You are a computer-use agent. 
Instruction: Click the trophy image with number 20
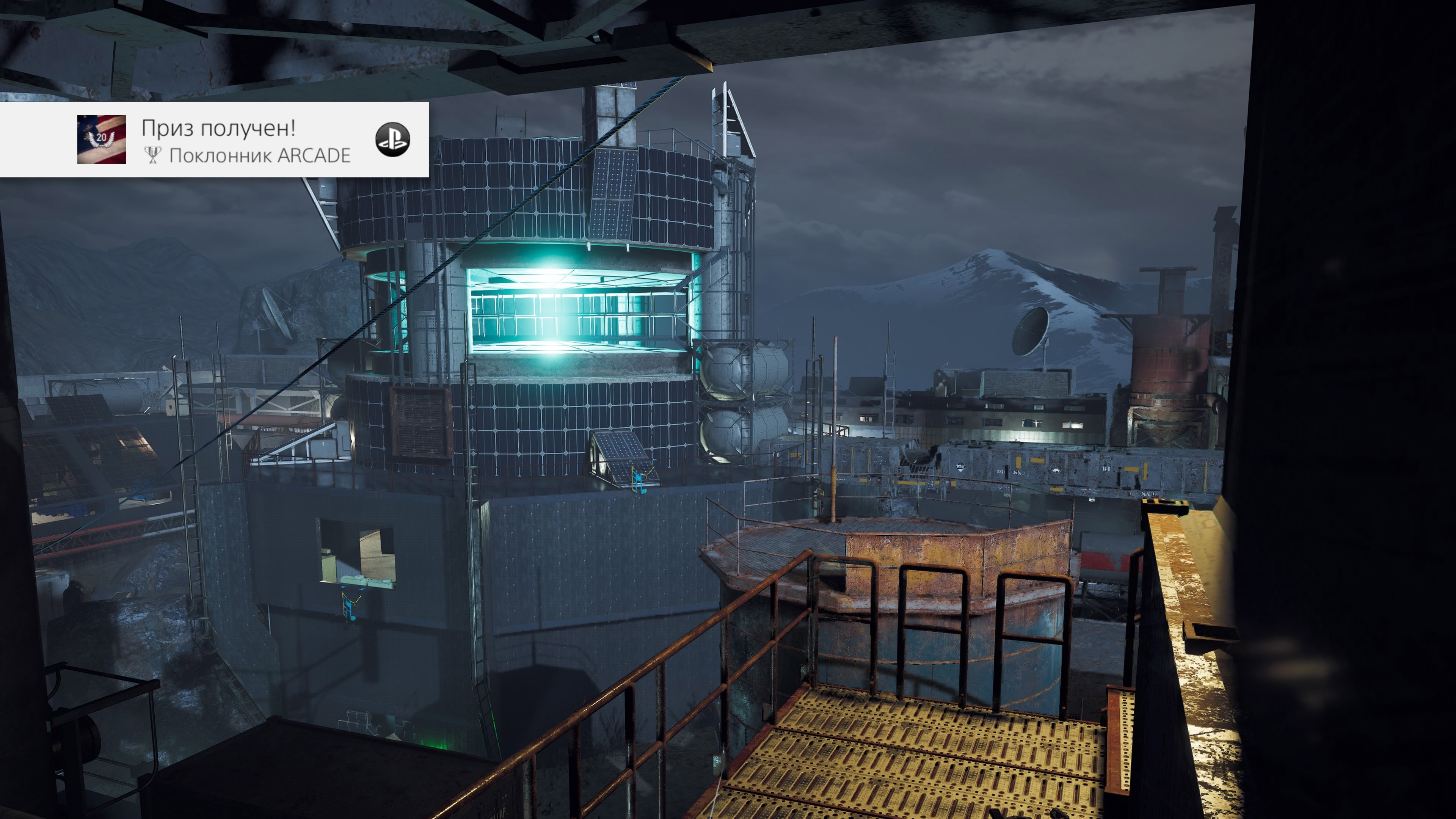[x=102, y=140]
